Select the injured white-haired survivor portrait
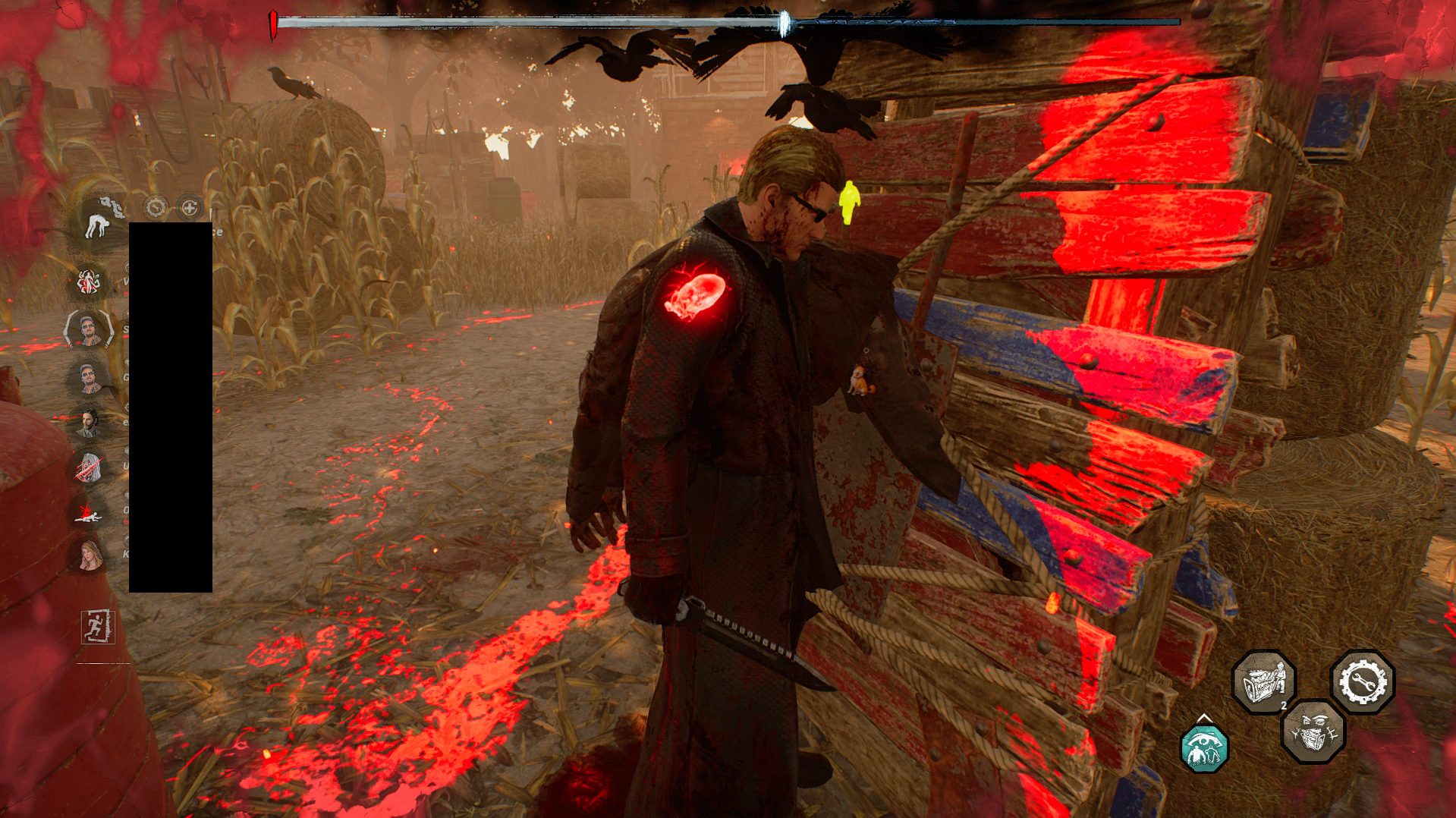The width and height of the screenshot is (1456, 818). click(x=88, y=466)
